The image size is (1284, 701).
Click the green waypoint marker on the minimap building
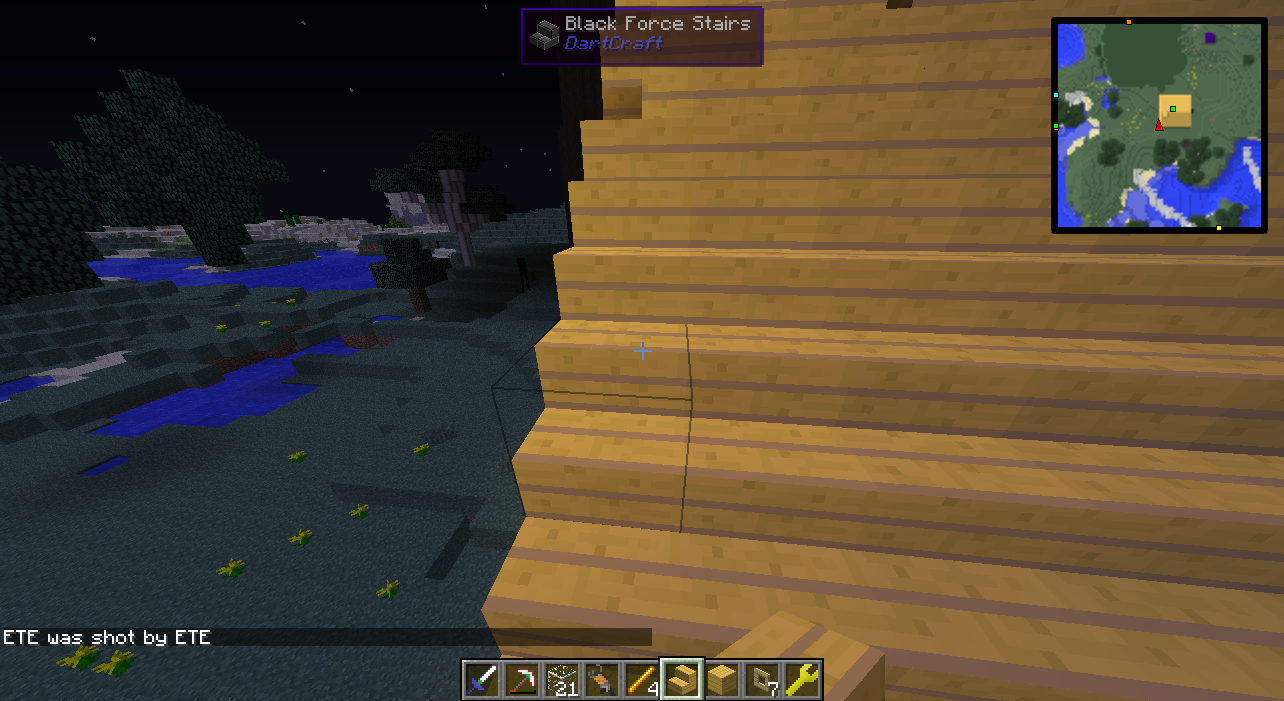tap(1173, 109)
